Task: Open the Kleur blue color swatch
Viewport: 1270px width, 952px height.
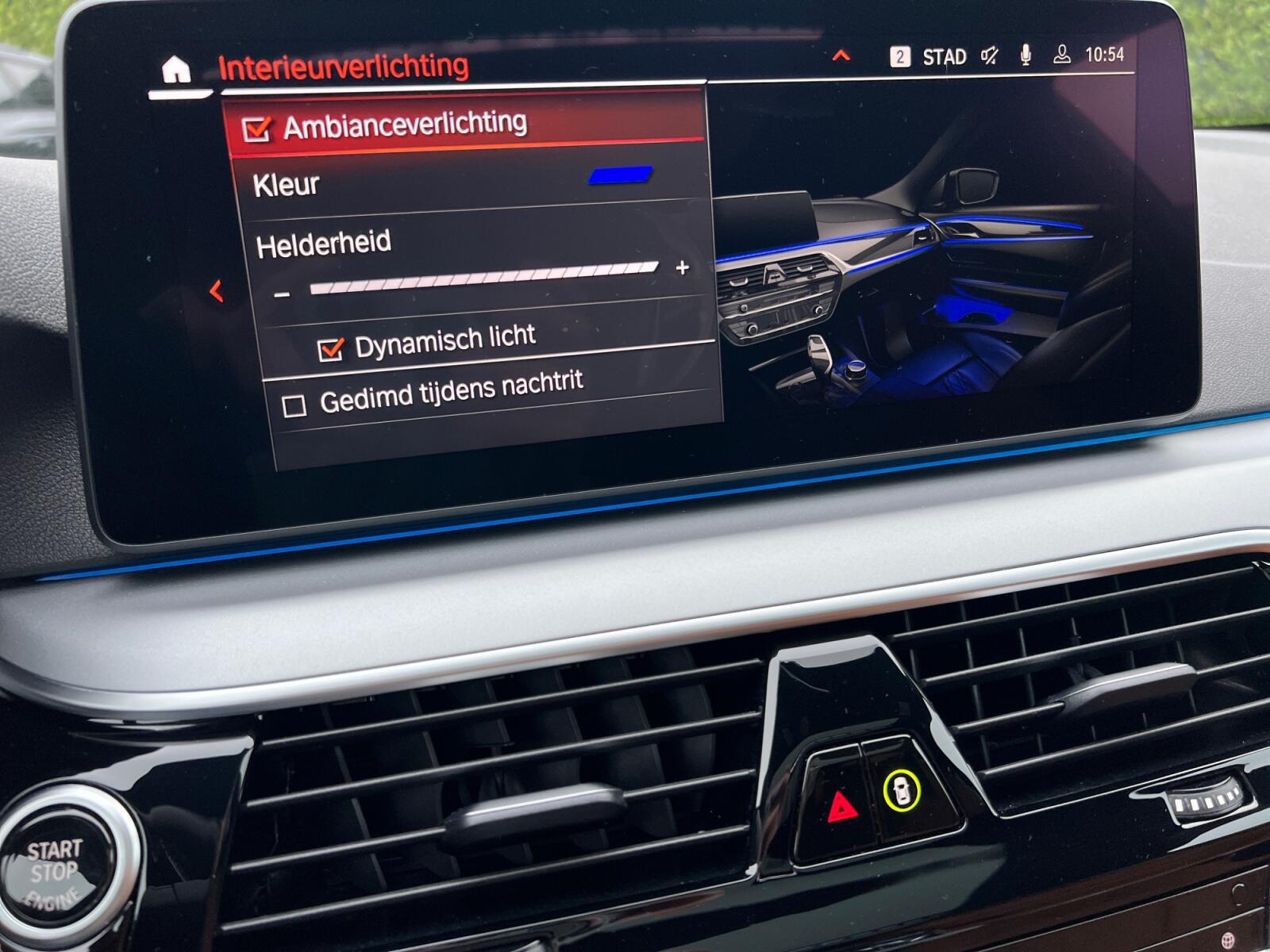Action: coord(620,175)
